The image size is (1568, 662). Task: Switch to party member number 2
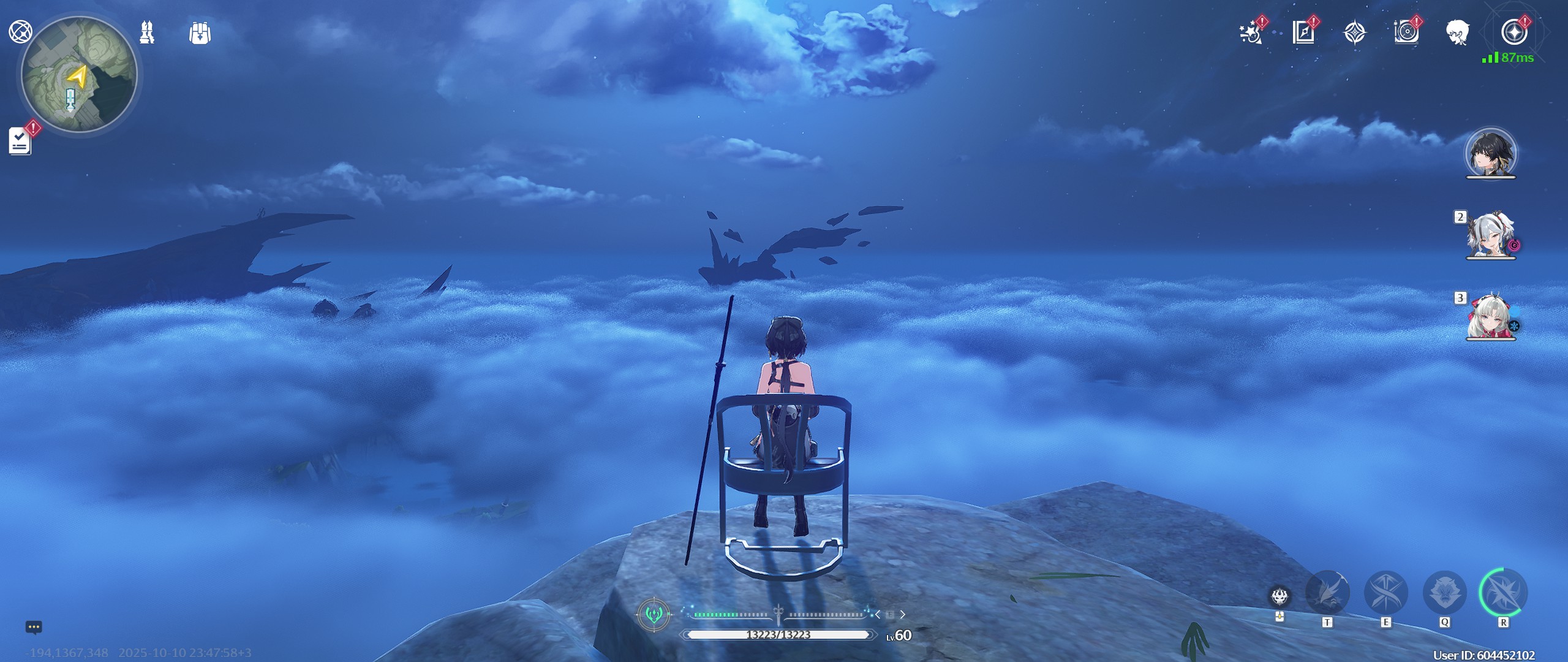pyautogui.click(x=1491, y=235)
